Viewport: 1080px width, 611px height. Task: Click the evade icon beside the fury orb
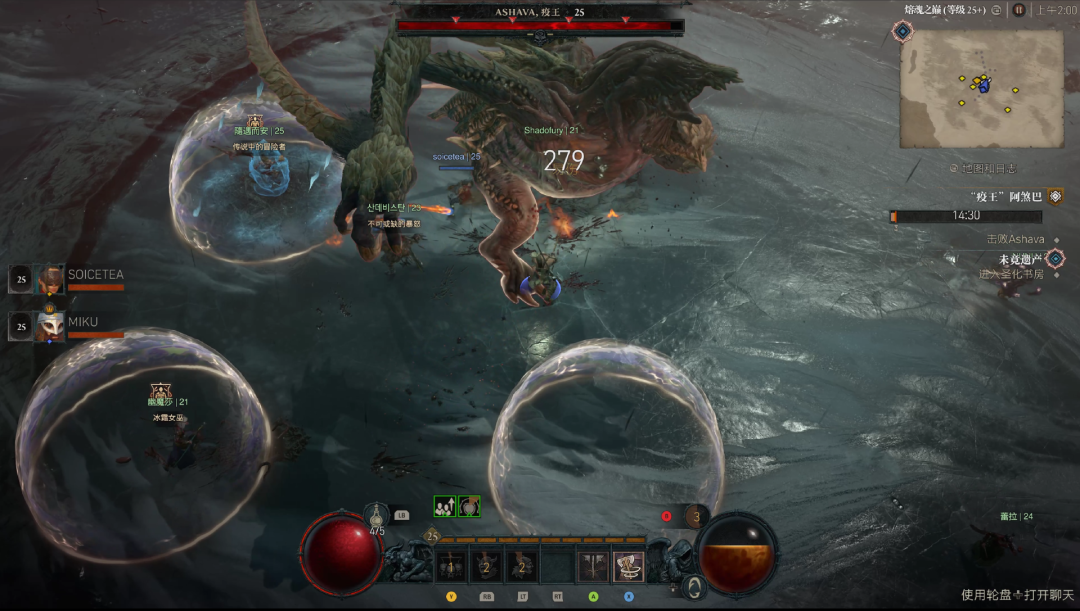[x=693, y=587]
